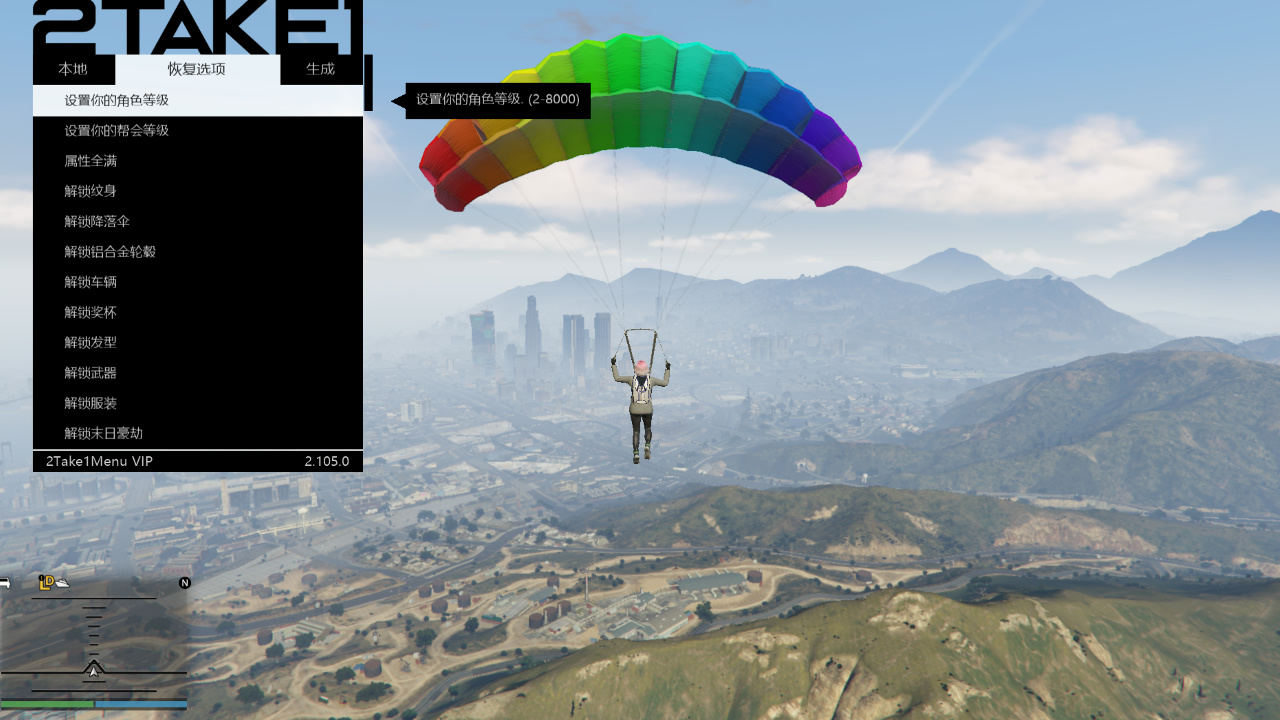
Task: Click the parachute altimeter minimap
Action: [x=94, y=645]
